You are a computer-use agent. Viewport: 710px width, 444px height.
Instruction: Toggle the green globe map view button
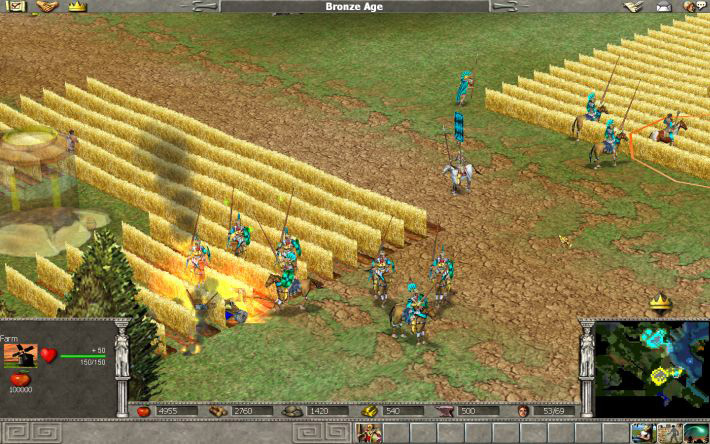coord(694,433)
